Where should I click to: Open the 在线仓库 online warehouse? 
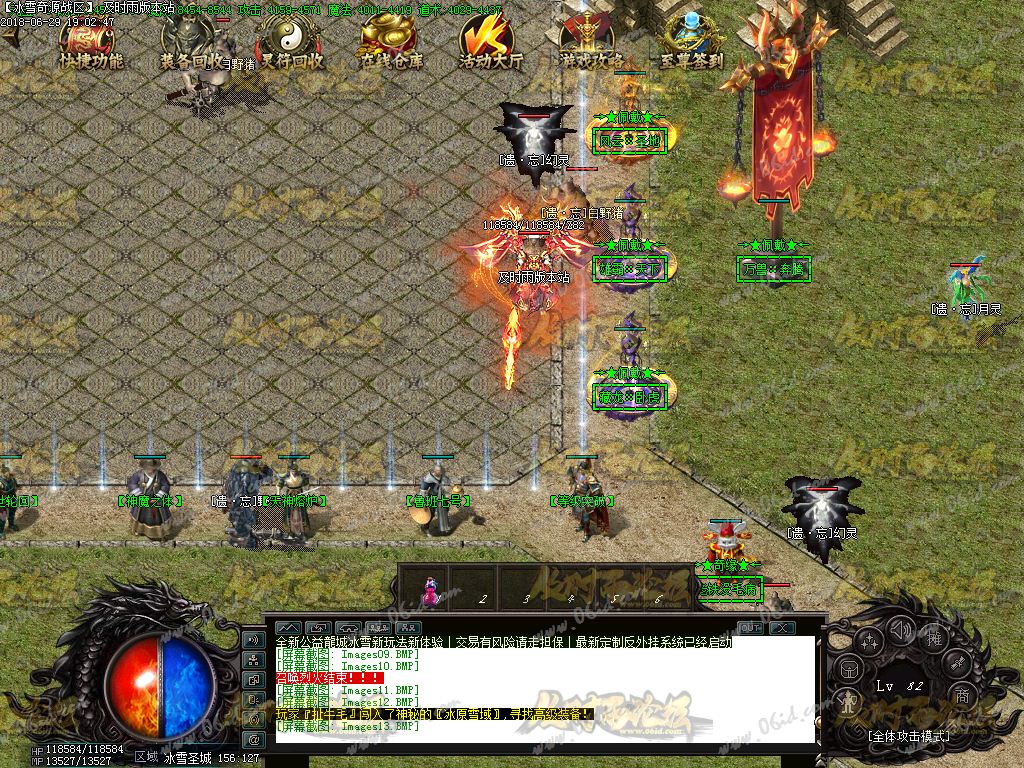pos(391,44)
